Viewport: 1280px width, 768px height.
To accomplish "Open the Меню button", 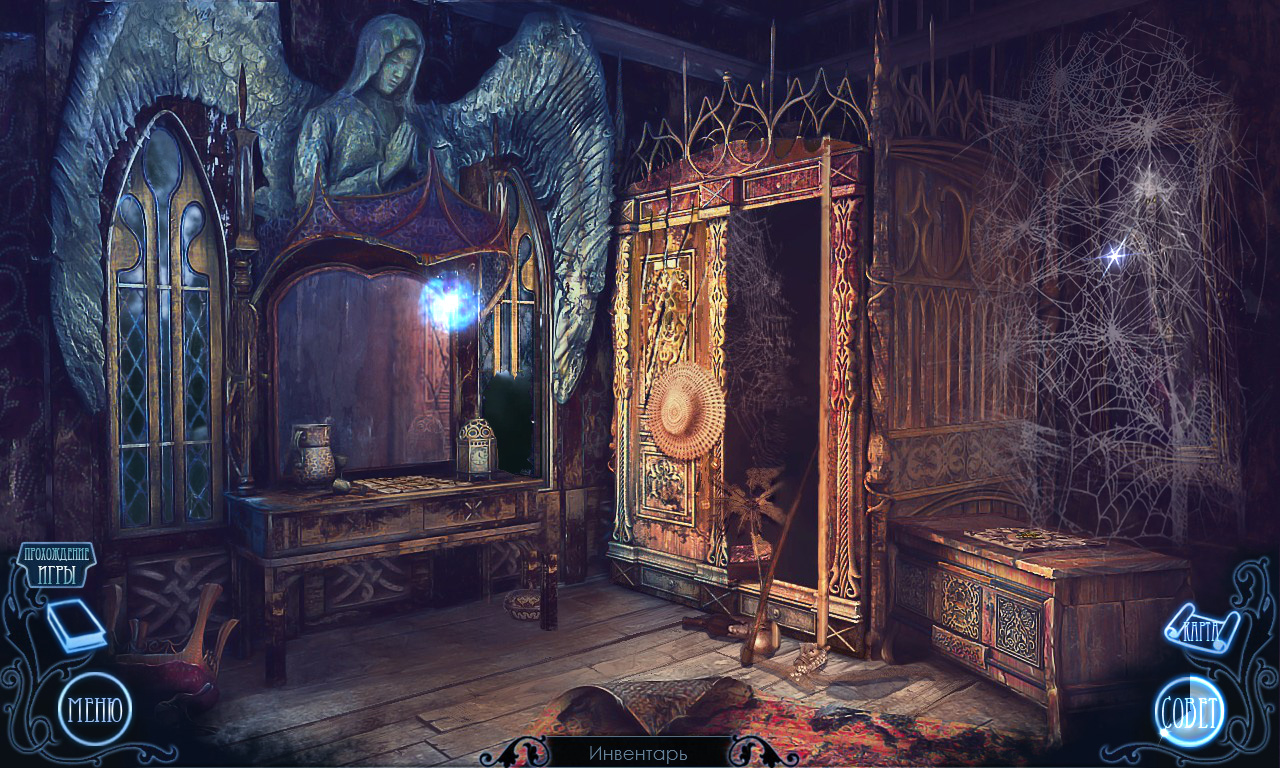I will 95,711.
